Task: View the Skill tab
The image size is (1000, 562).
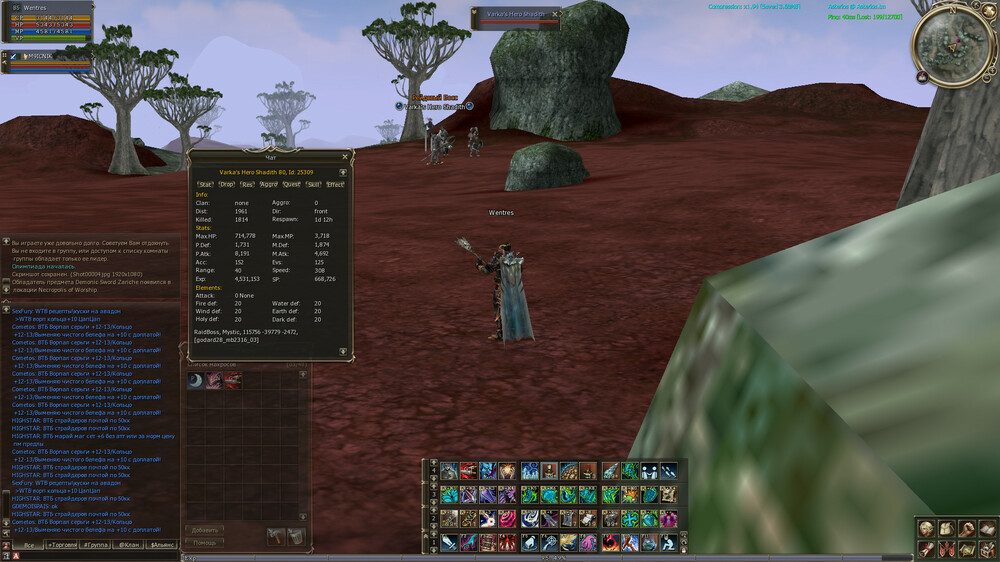Action: click(x=313, y=184)
